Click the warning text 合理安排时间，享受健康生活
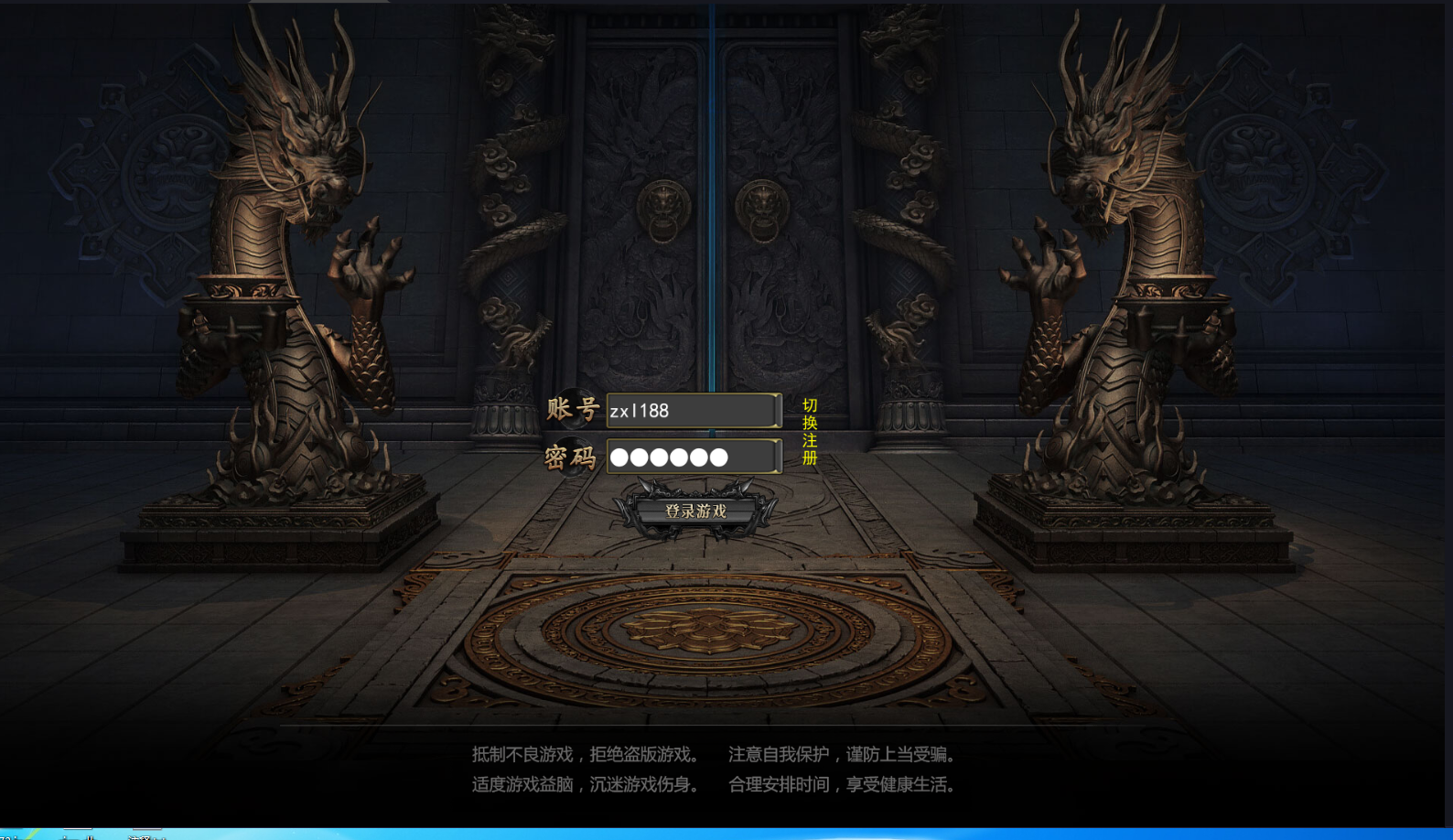This screenshot has height=840, width=1453. [842, 784]
